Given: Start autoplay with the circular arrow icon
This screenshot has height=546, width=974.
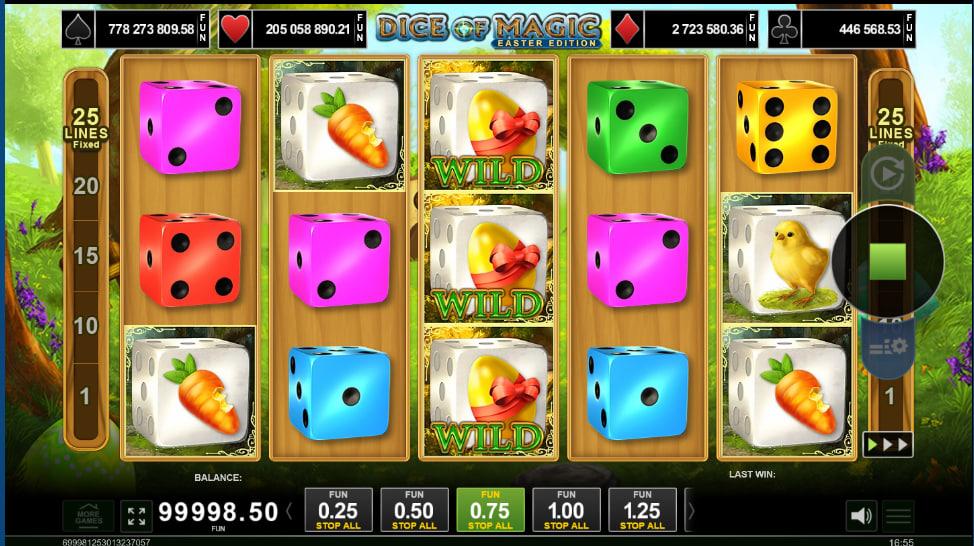Looking at the screenshot, I should (887, 174).
